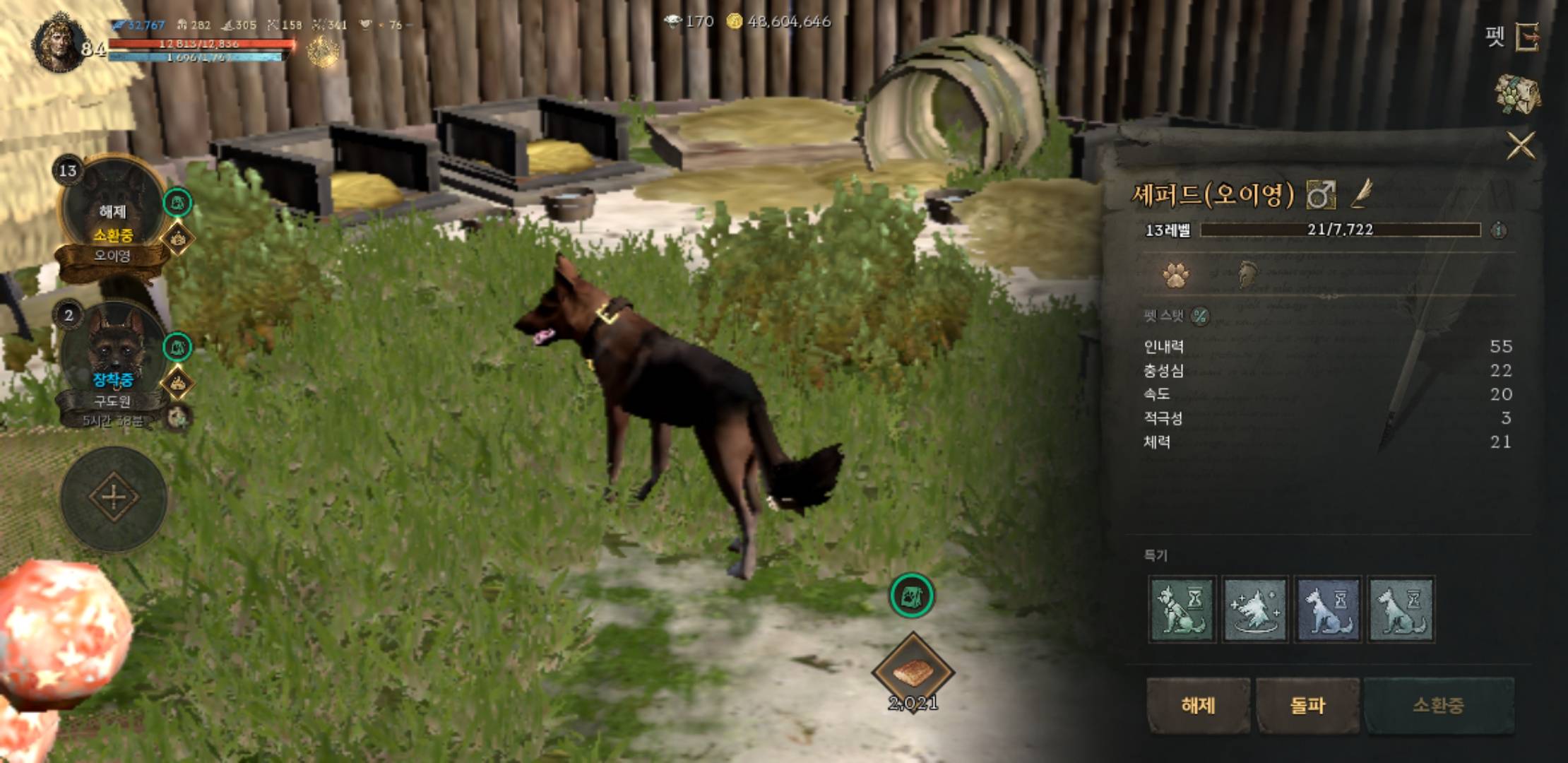Show the pet experience info icon
The height and width of the screenshot is (763, 1568).
click(1498, 230)
